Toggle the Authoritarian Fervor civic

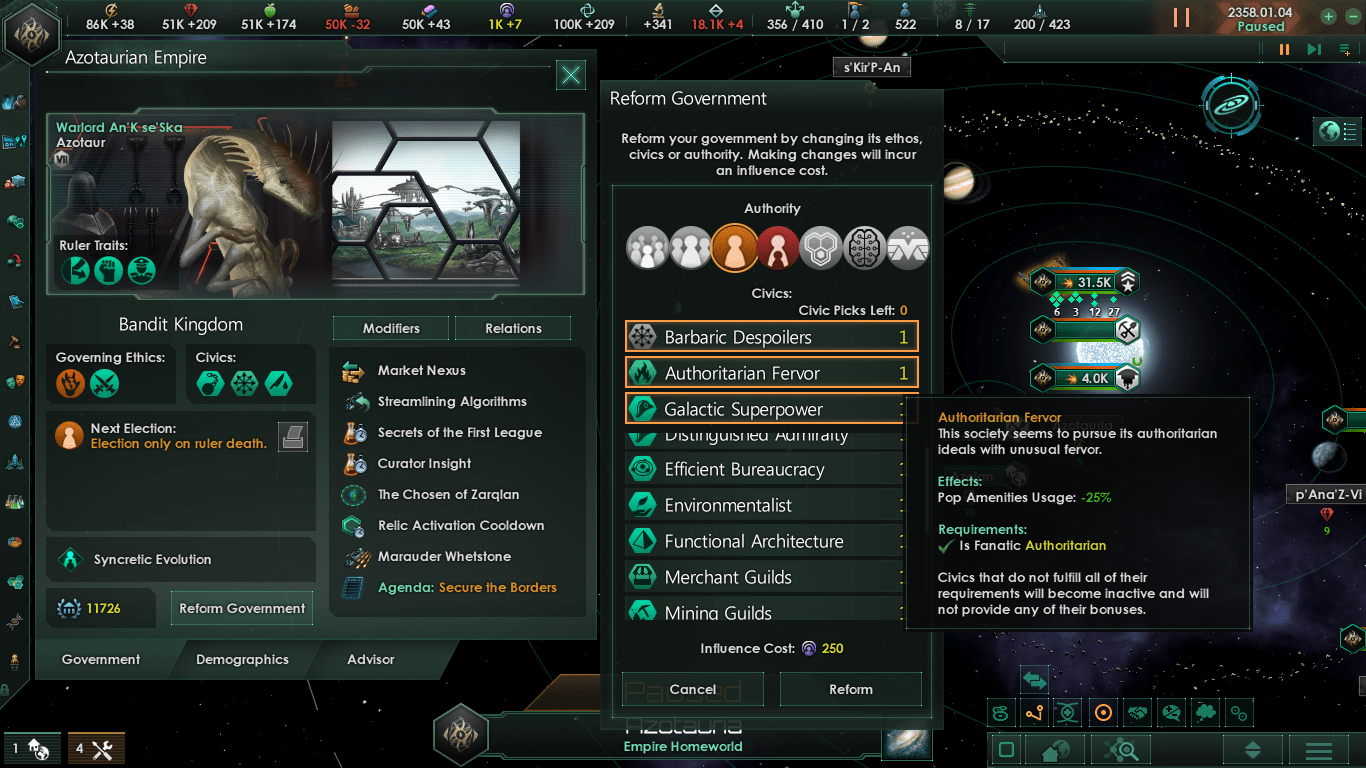coord(771,373)
